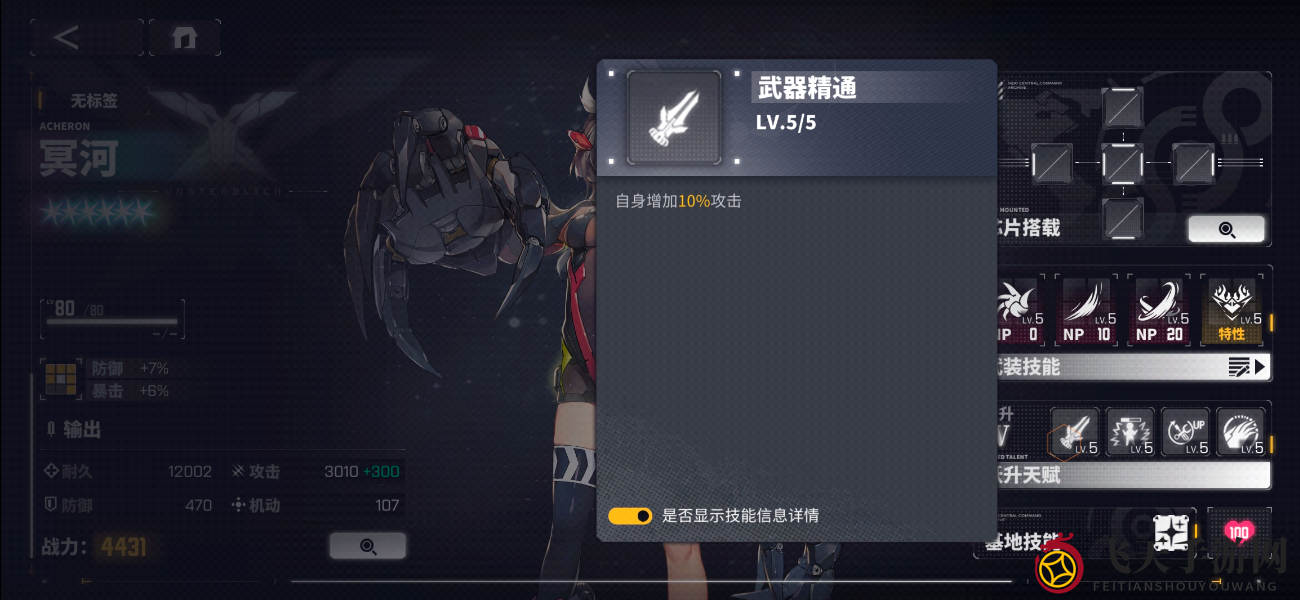Inspect stats with the magnifier beside 战力
This screenshot has width=1300, height=600.
(x=367, y=546)
